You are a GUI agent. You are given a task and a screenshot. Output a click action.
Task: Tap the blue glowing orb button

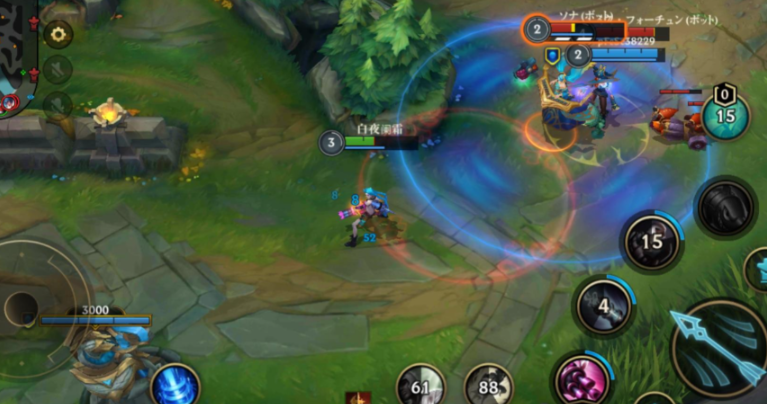pyautogui.click(x=174, y=385)
